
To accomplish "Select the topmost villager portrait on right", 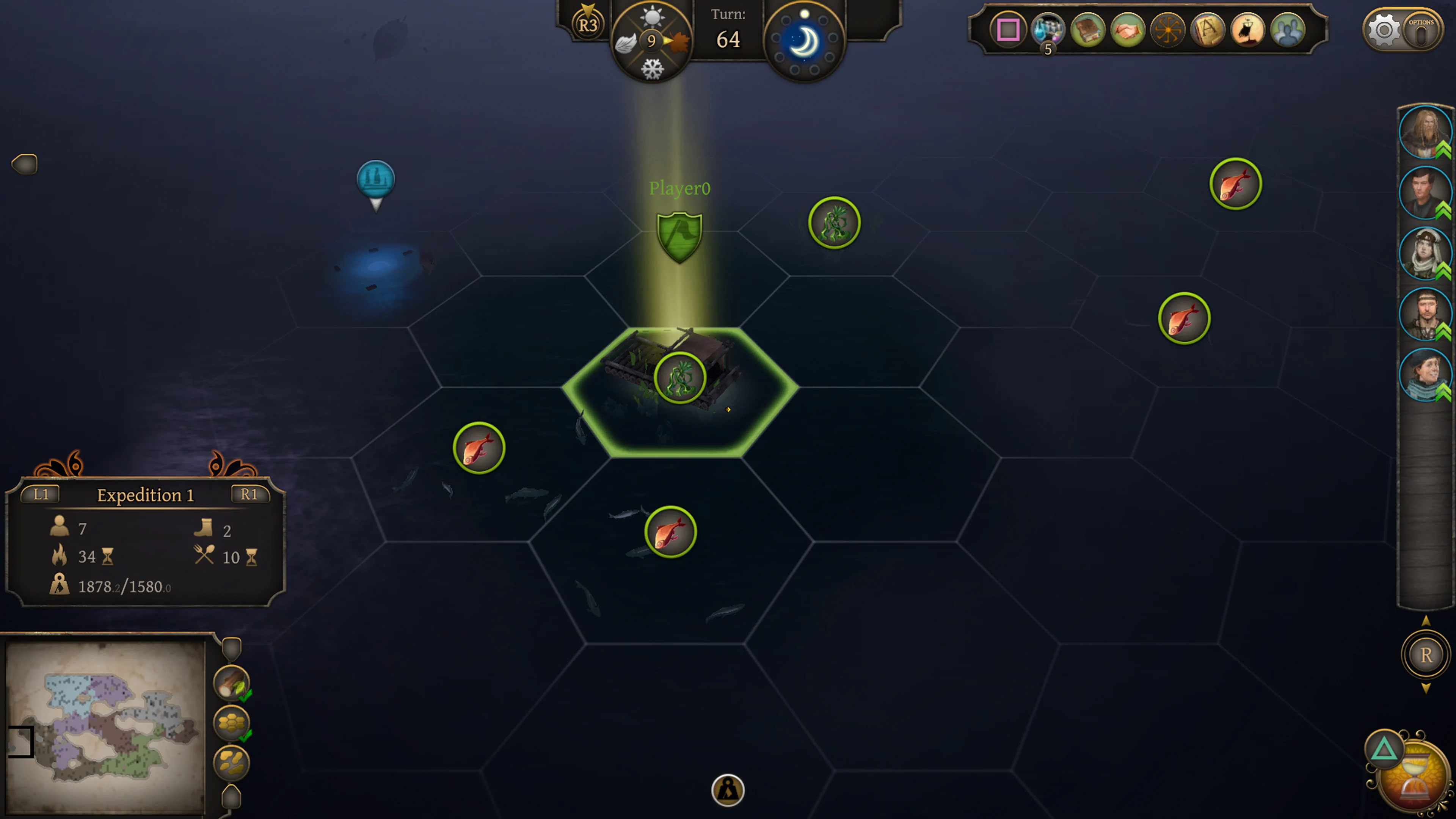I will [1425, 133].
